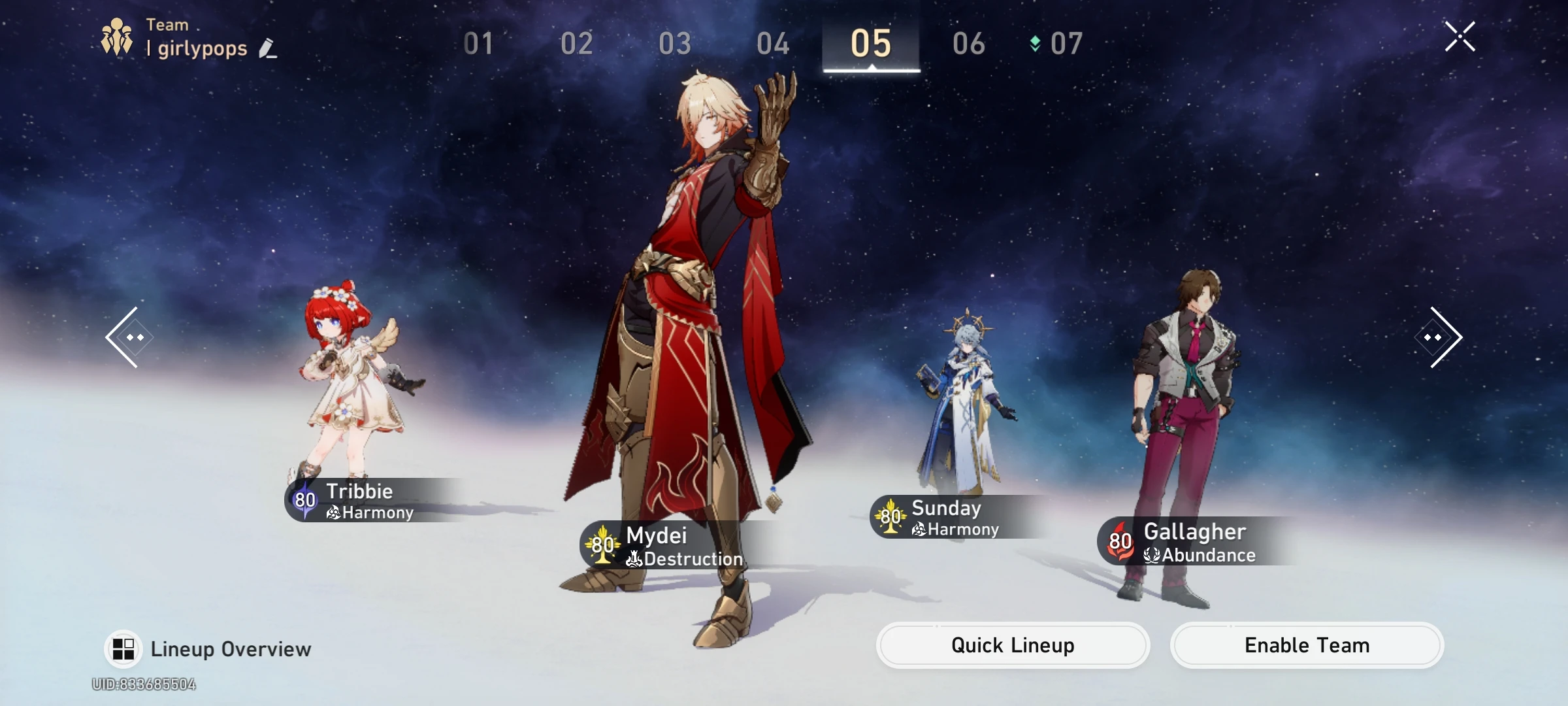Image resolution: width=1568 pixels, height=706 pixels.
Task: Click Gallagher's level 80 badge
Action: pos(1119,540)
